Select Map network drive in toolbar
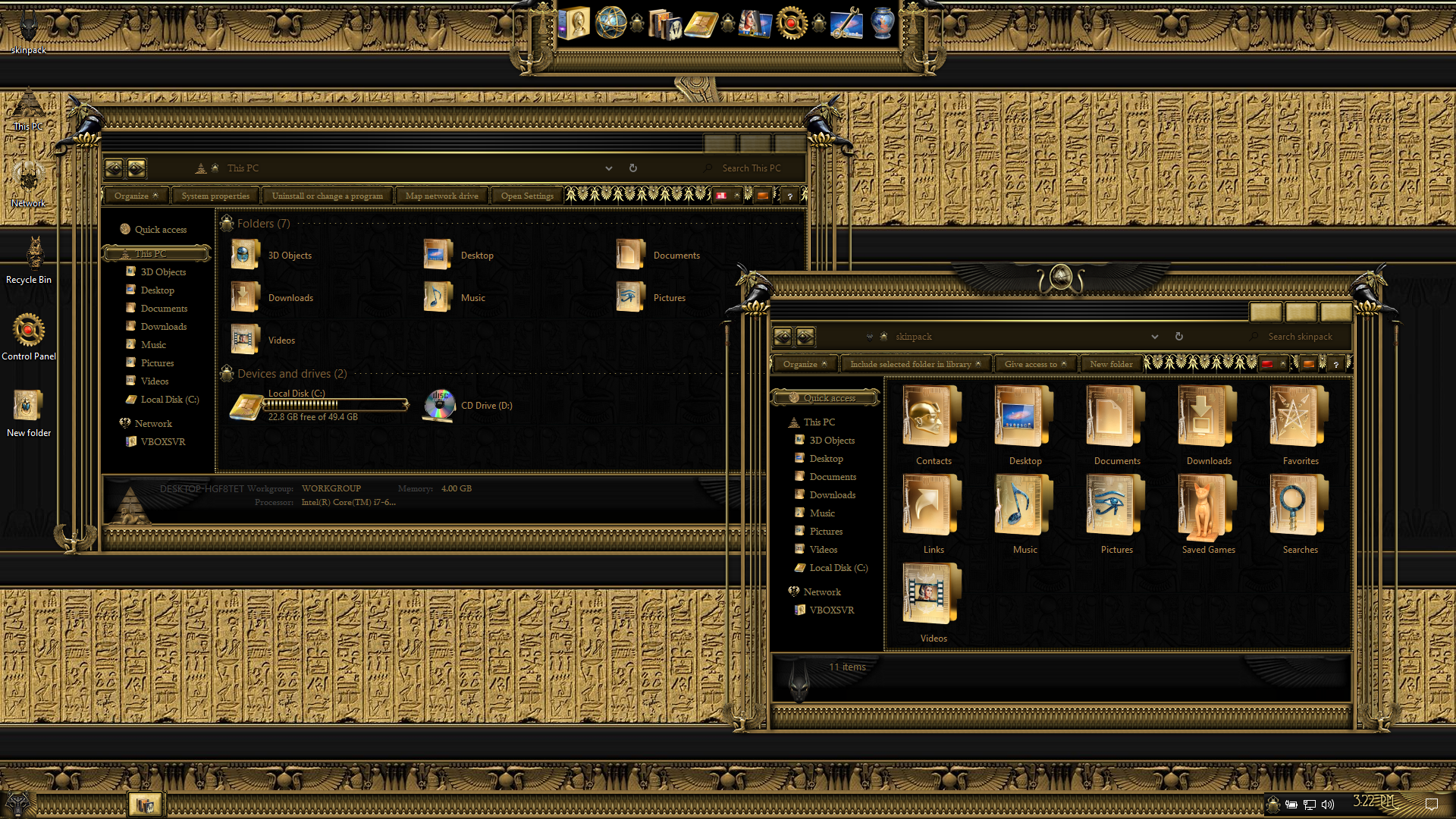The image size is (1456, 819). point(441,196)
